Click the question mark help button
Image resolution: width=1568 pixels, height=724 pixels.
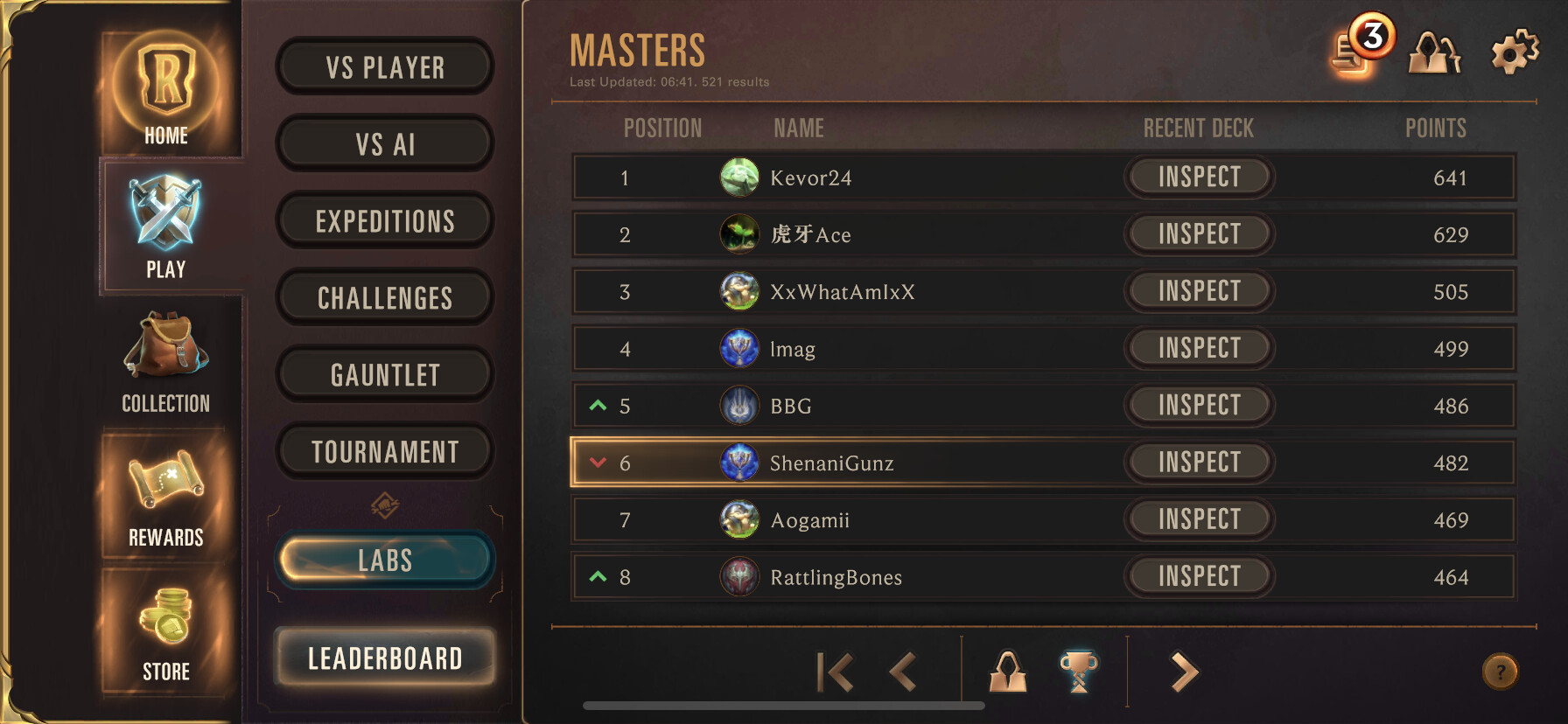click(x=1500, y=672)
